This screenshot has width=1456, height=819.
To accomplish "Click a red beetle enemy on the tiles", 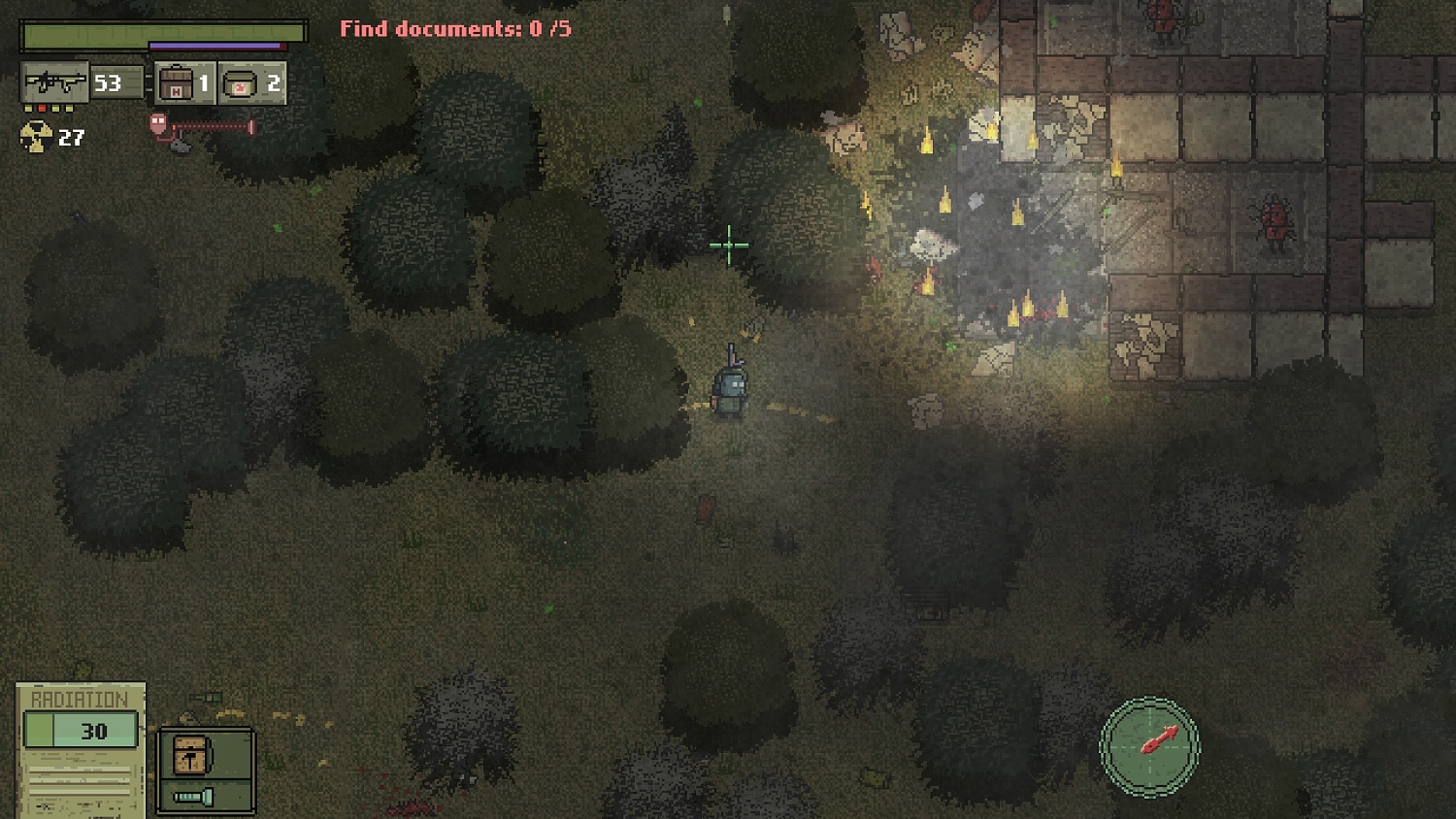I will pyautogui.click(x=1274, y=220).
